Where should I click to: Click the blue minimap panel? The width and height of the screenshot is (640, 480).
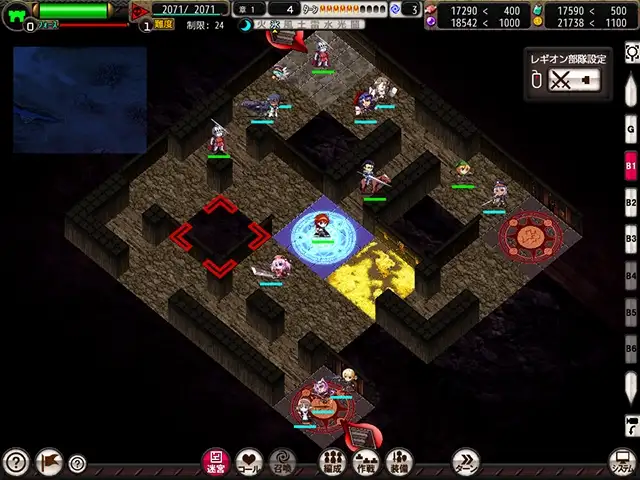pyautogui.click(x=80, y=99)
